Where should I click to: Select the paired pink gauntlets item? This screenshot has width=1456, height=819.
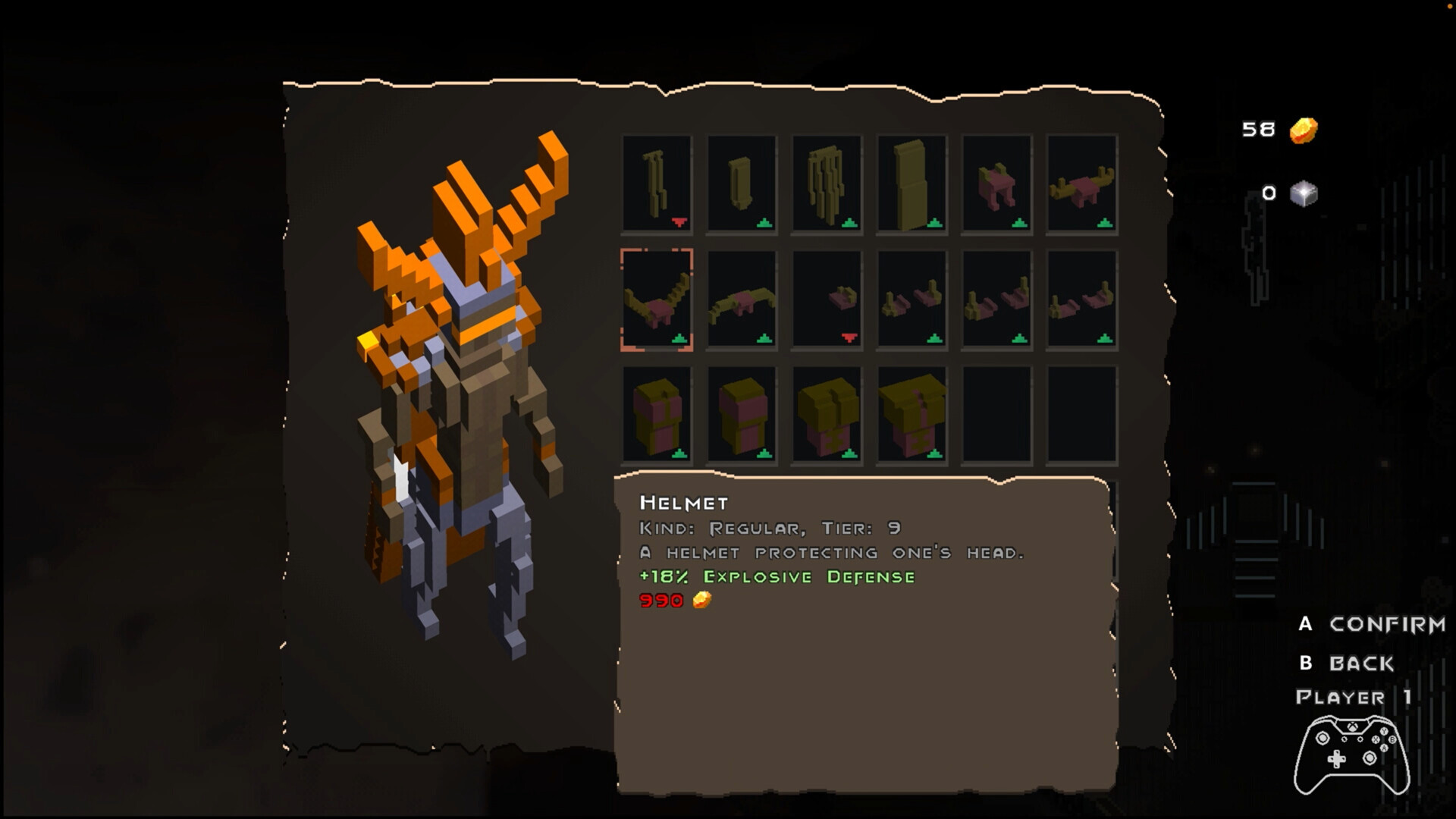[912, 300]
